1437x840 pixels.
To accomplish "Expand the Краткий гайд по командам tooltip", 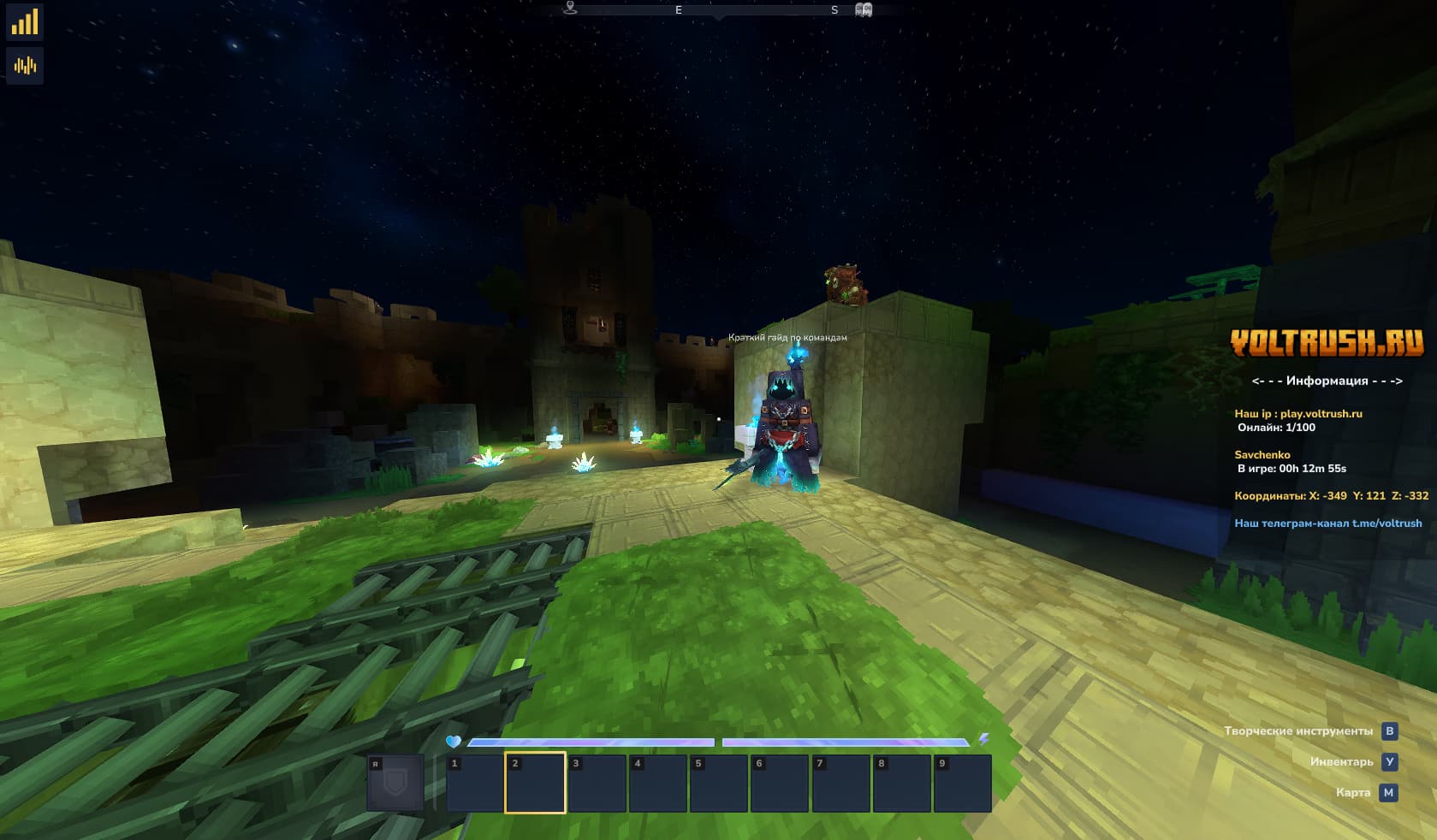I will pos(787,337).
